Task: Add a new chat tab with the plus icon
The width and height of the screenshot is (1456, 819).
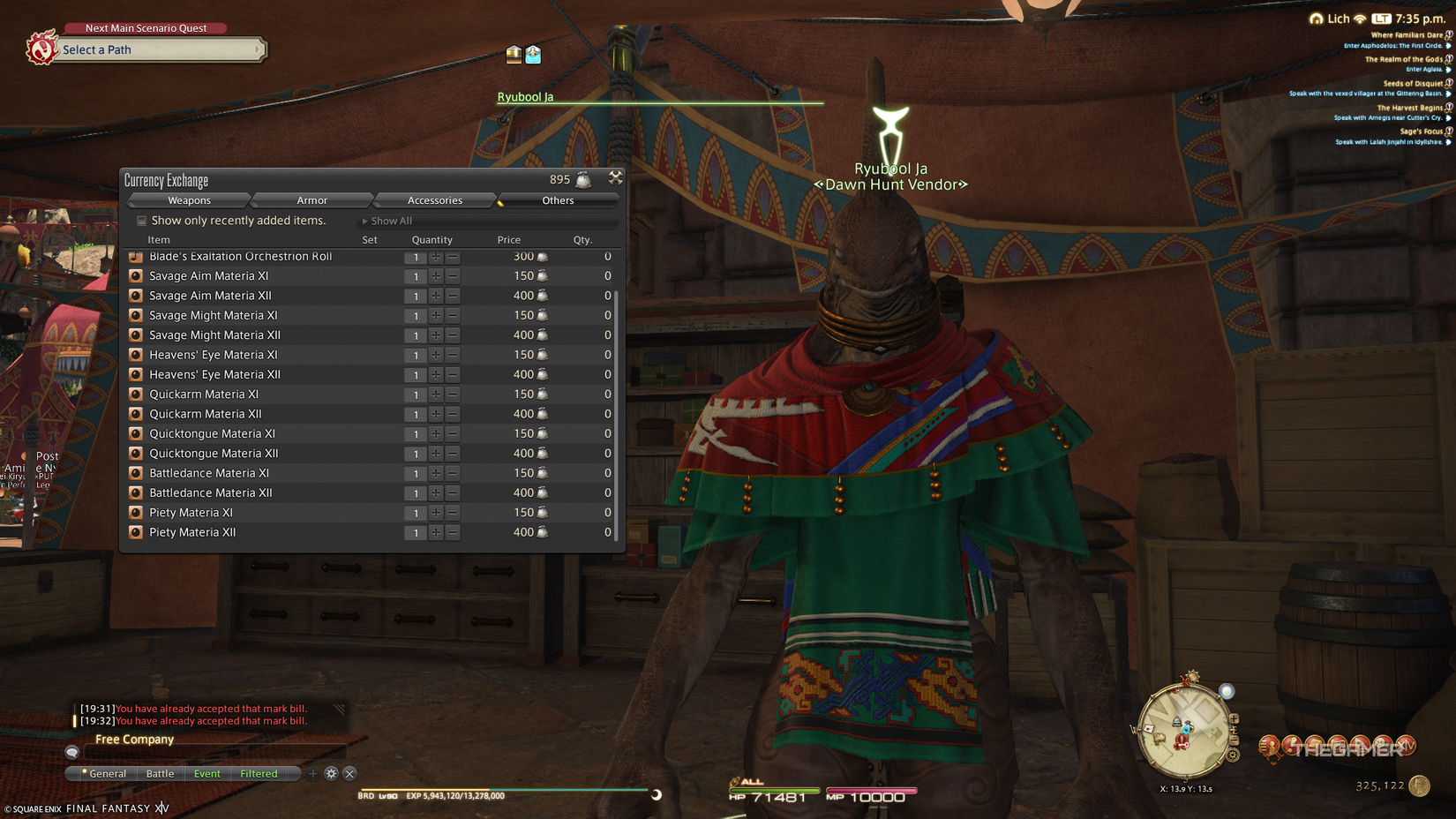Action: point(313,773)
